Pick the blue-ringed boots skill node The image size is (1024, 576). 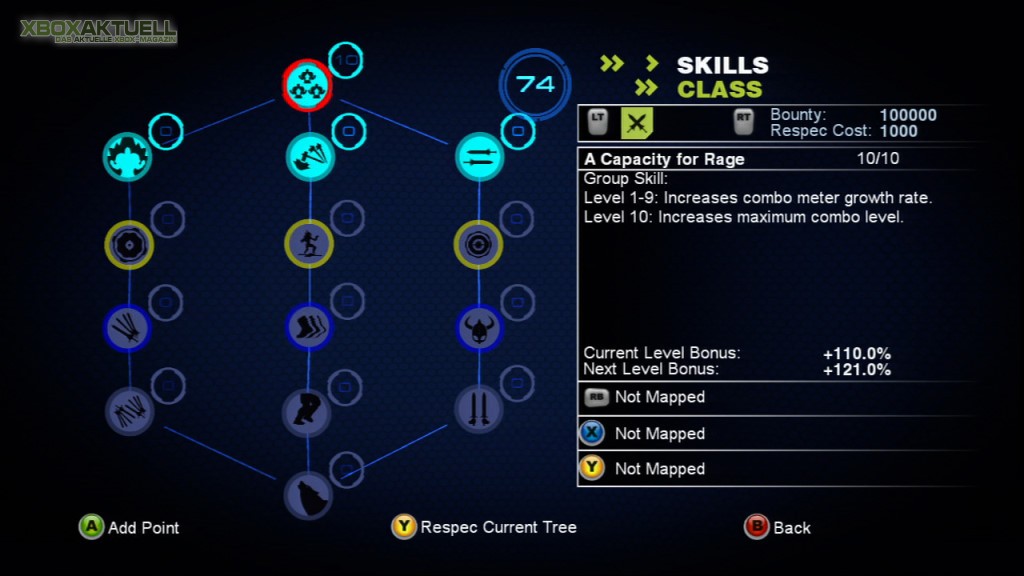(x=309, y=327)
